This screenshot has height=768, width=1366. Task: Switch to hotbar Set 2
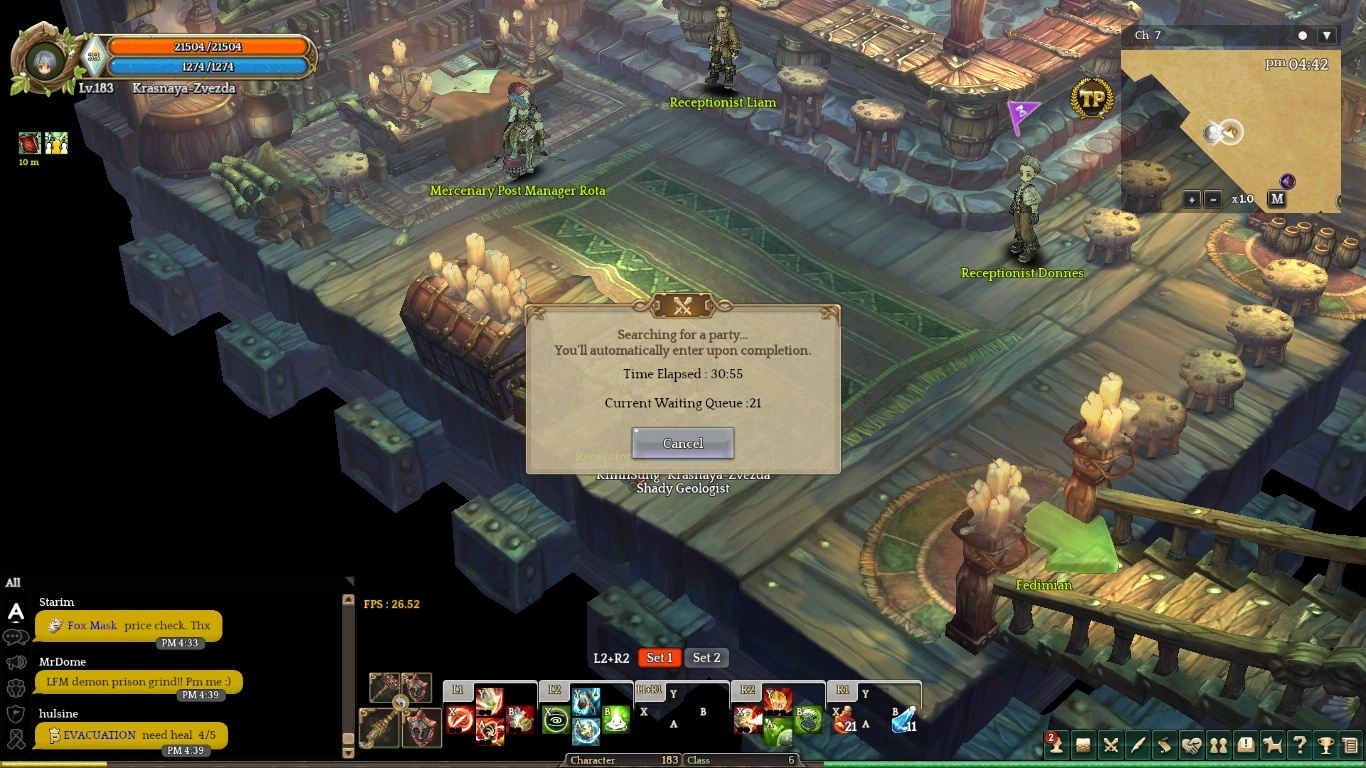pyautogui.click(x=707, y=657)
